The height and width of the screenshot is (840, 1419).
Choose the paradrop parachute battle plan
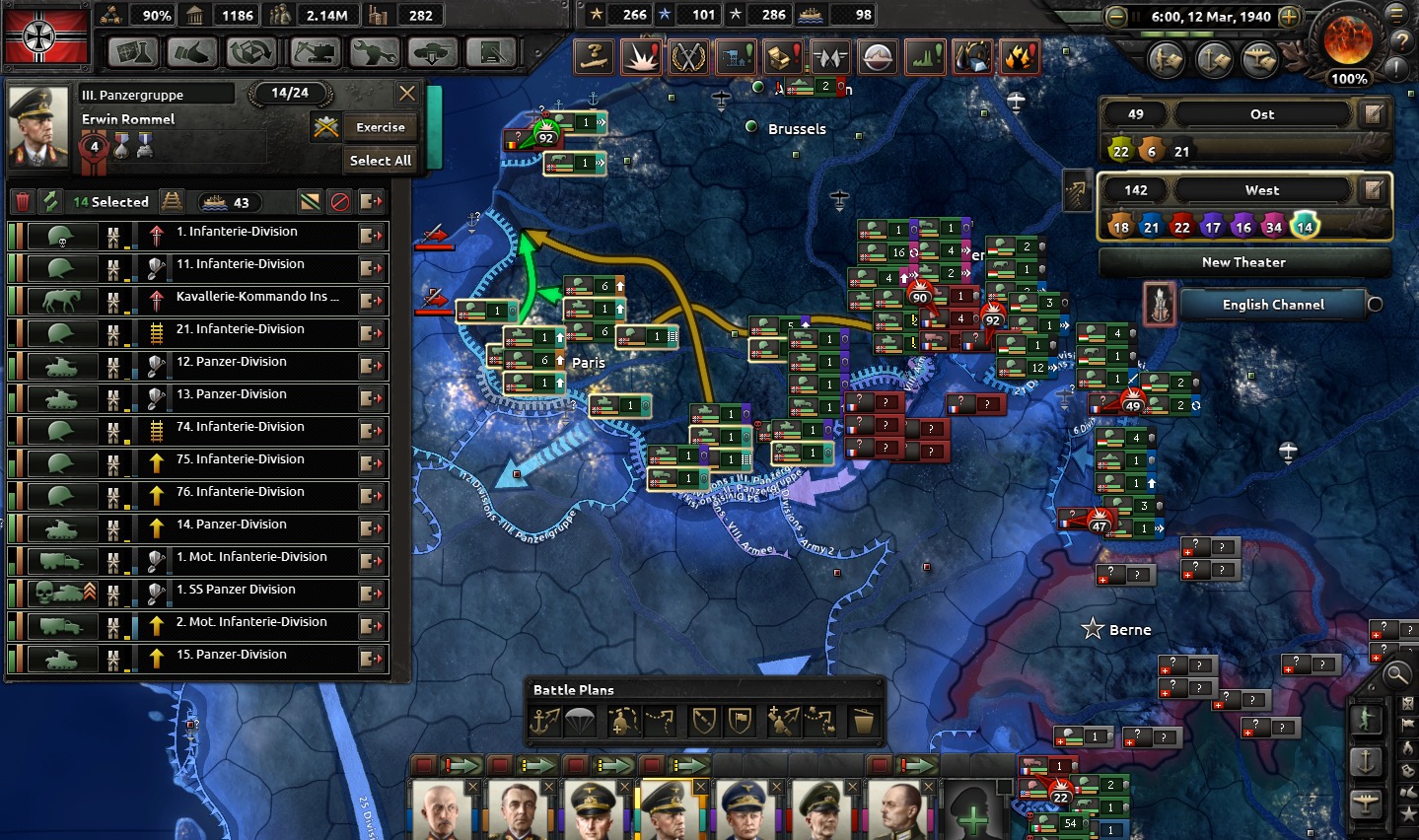580,722
